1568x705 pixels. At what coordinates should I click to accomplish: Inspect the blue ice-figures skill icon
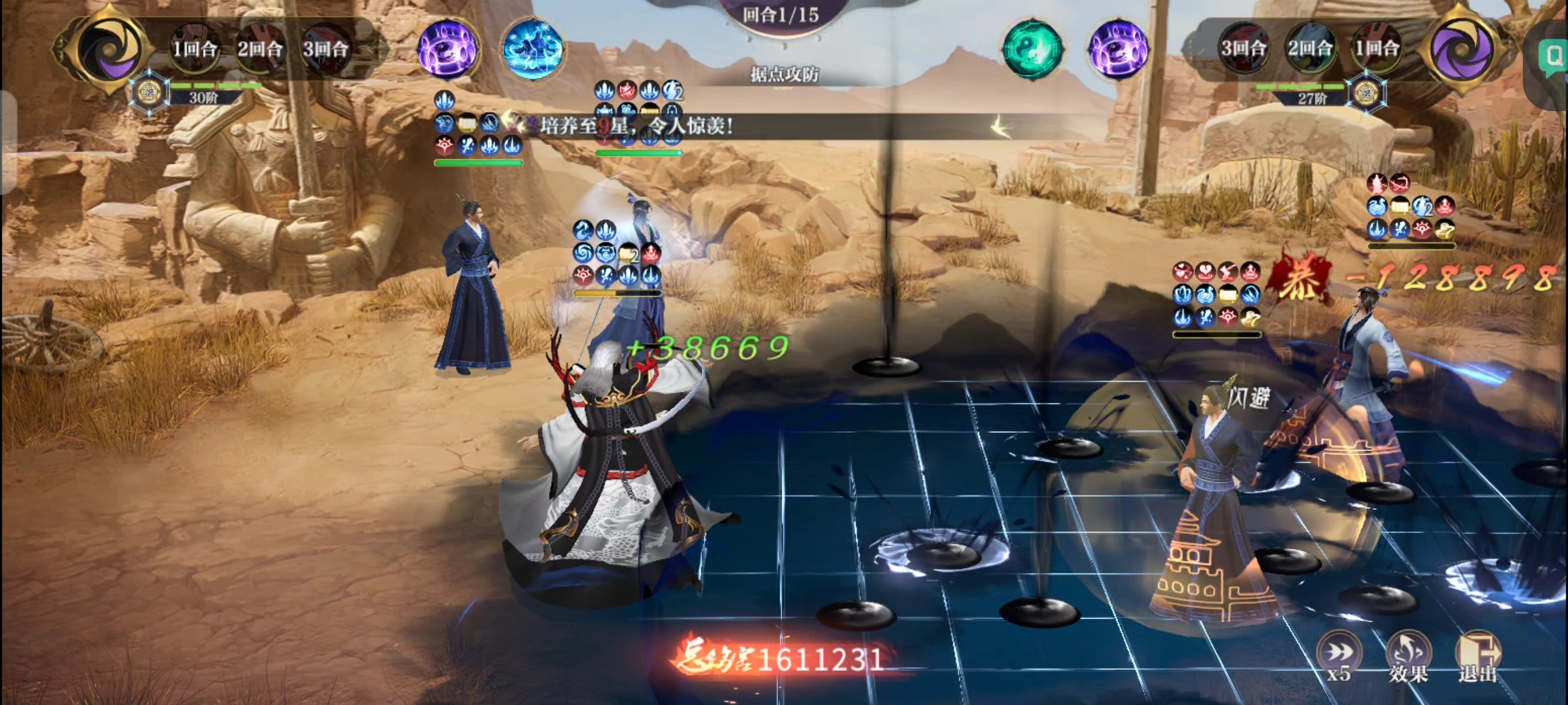pyautogui.click(x=533, y=49)
